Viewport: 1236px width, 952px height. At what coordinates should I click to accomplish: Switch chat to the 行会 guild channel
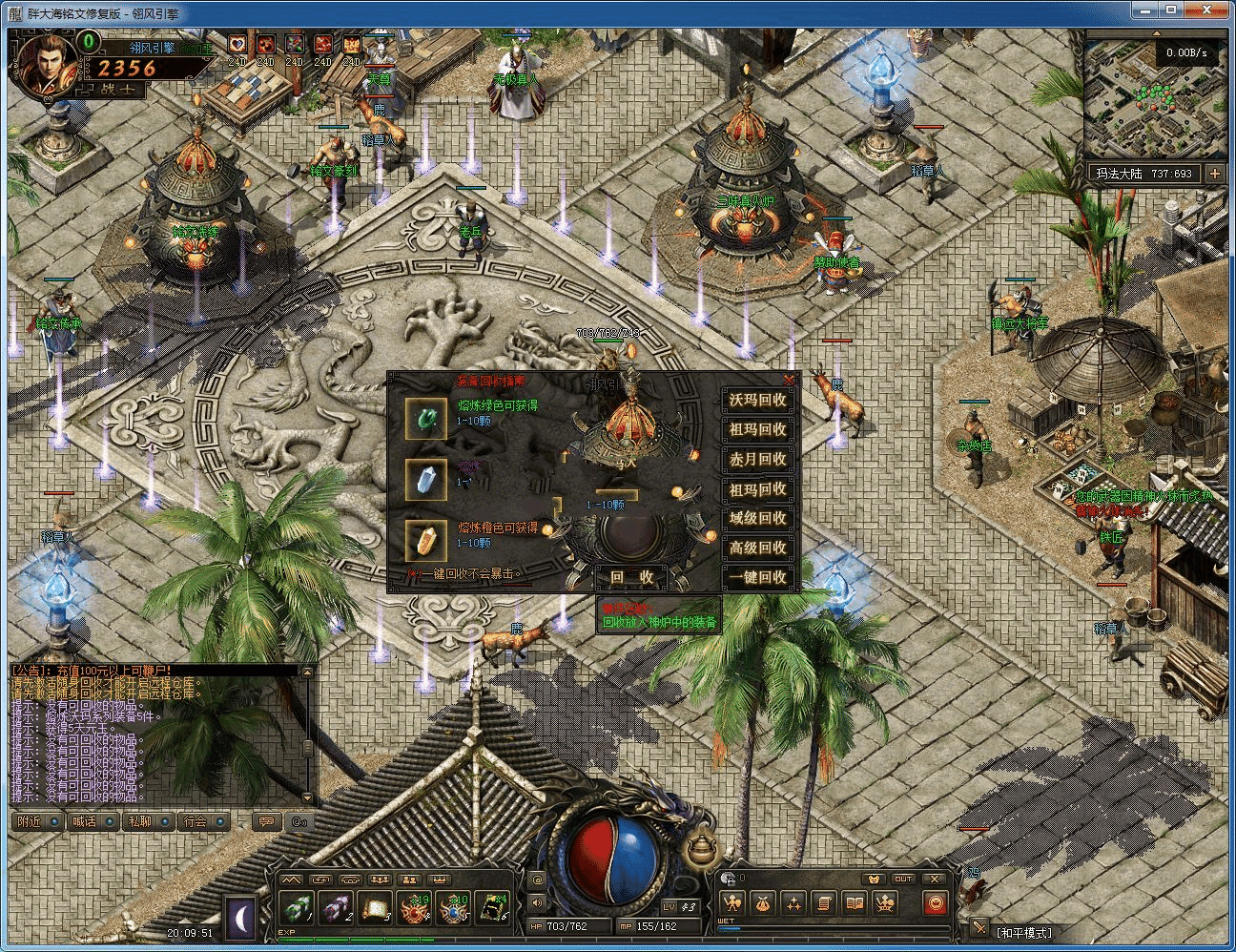(x=196, y=821)
